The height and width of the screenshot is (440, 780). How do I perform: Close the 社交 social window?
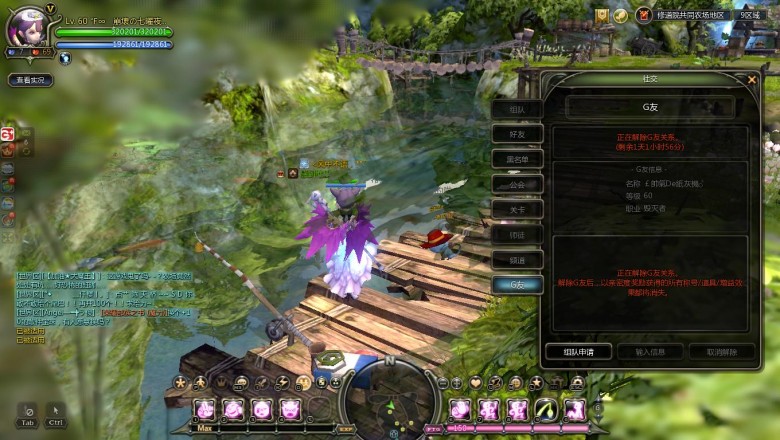tap(752, 79)
